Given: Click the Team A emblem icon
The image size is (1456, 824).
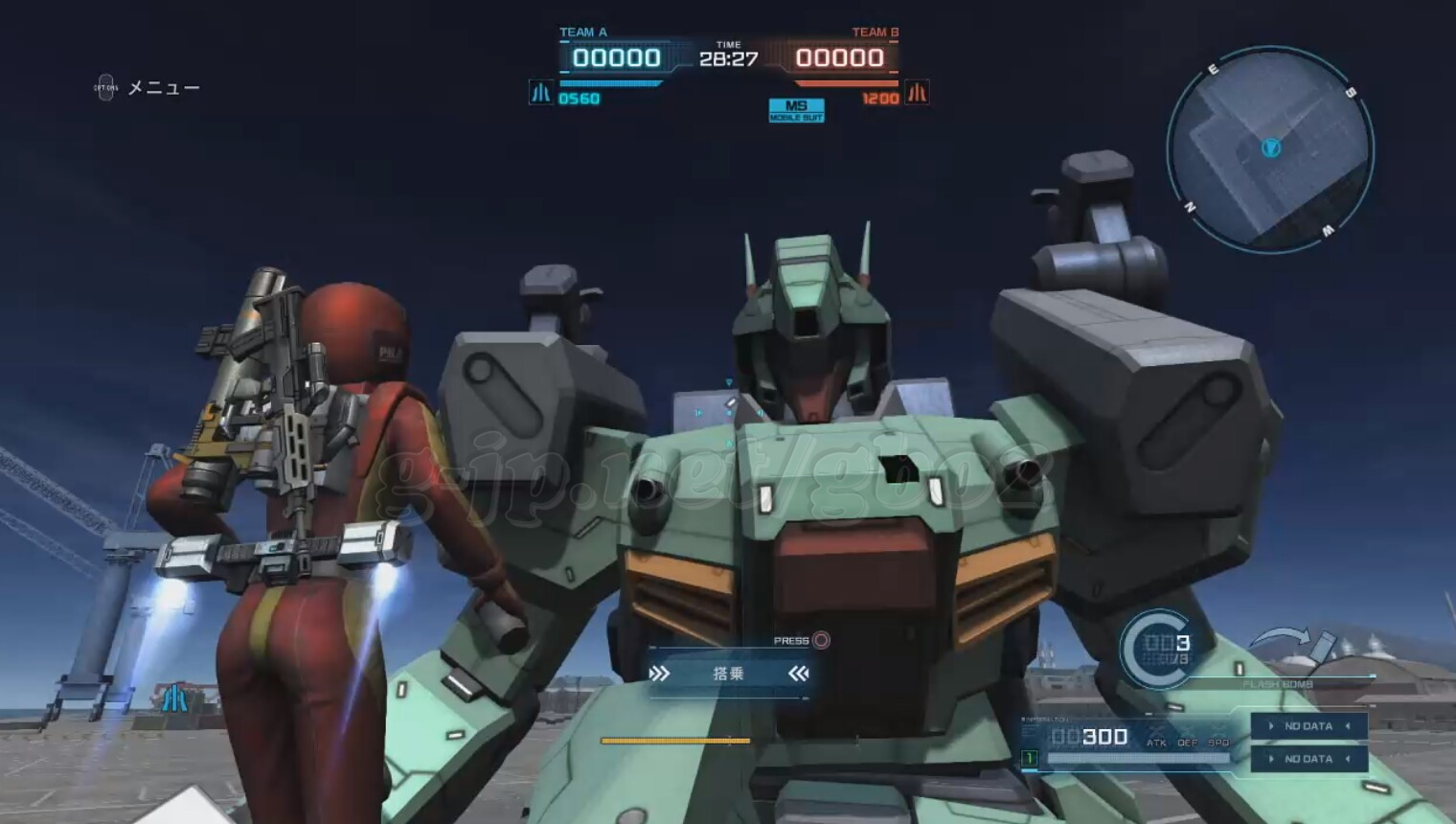Looking at the screenshot, I should click(x=540, y=93).
